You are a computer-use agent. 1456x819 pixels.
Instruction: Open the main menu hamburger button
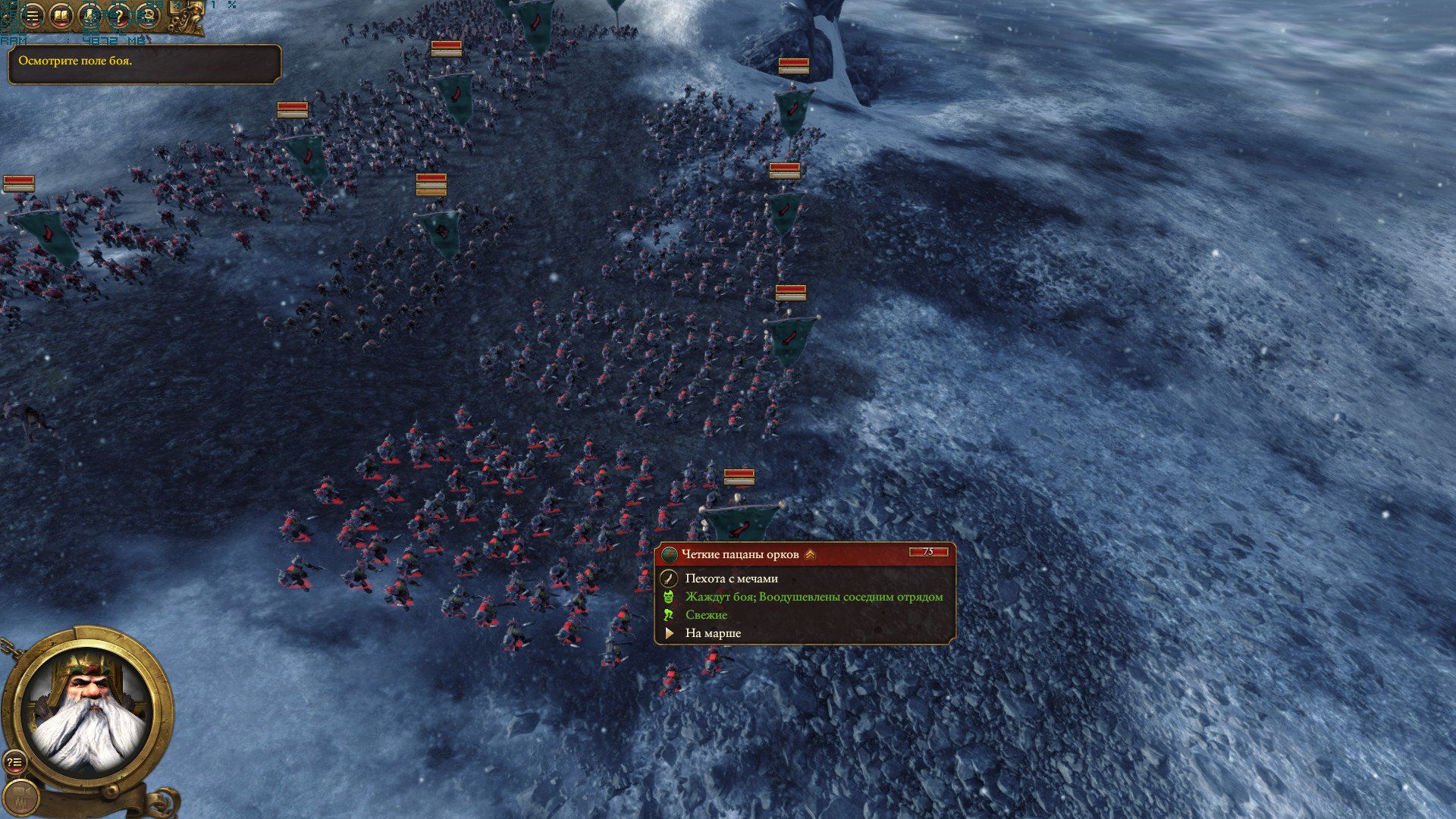(33, 16)
